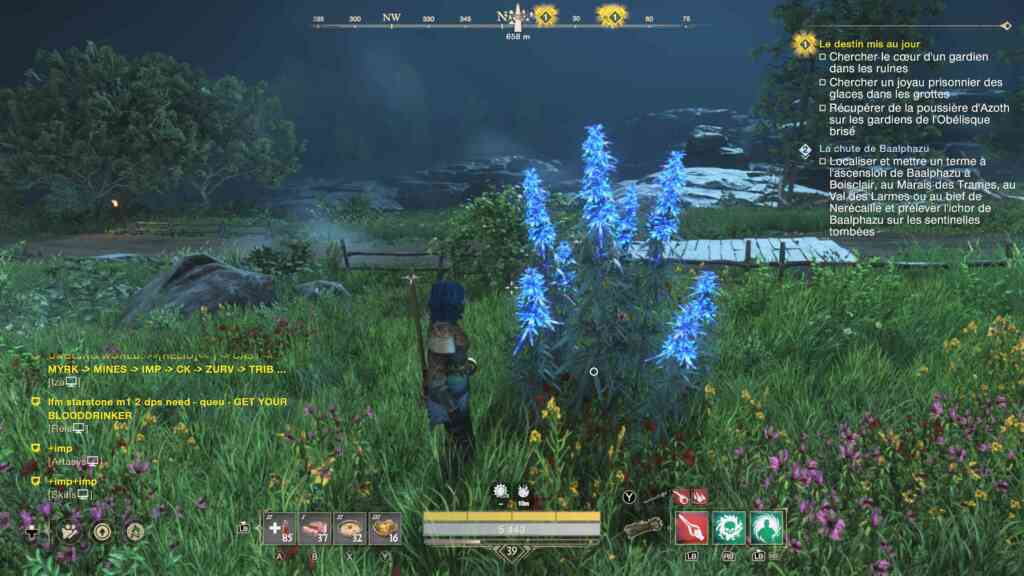Activate the red fire staff ability
This screenshot has height=576, width=1024.
pos(692,528)
